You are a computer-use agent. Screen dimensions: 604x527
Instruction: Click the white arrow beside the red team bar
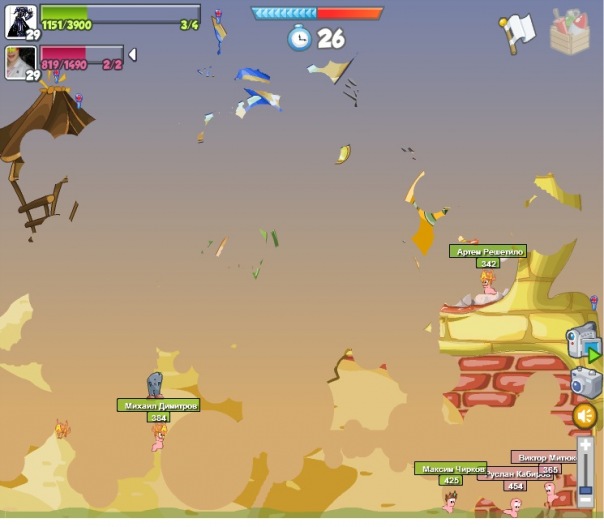click(132, 54)
